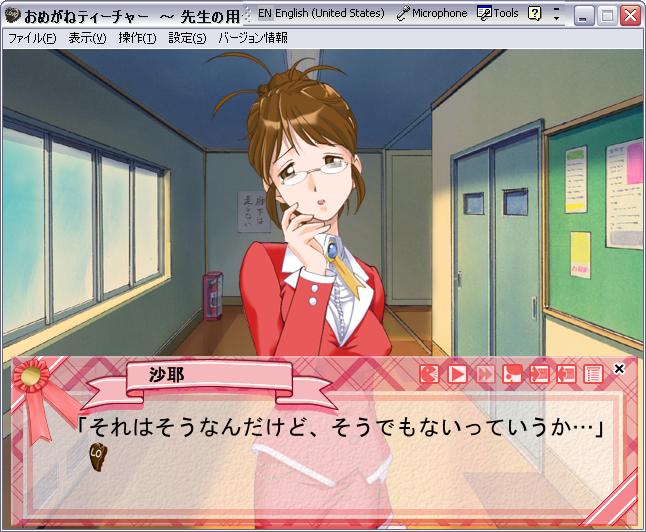
Task: Open the 表示 (View) menu
Action: tap(87, 38)
